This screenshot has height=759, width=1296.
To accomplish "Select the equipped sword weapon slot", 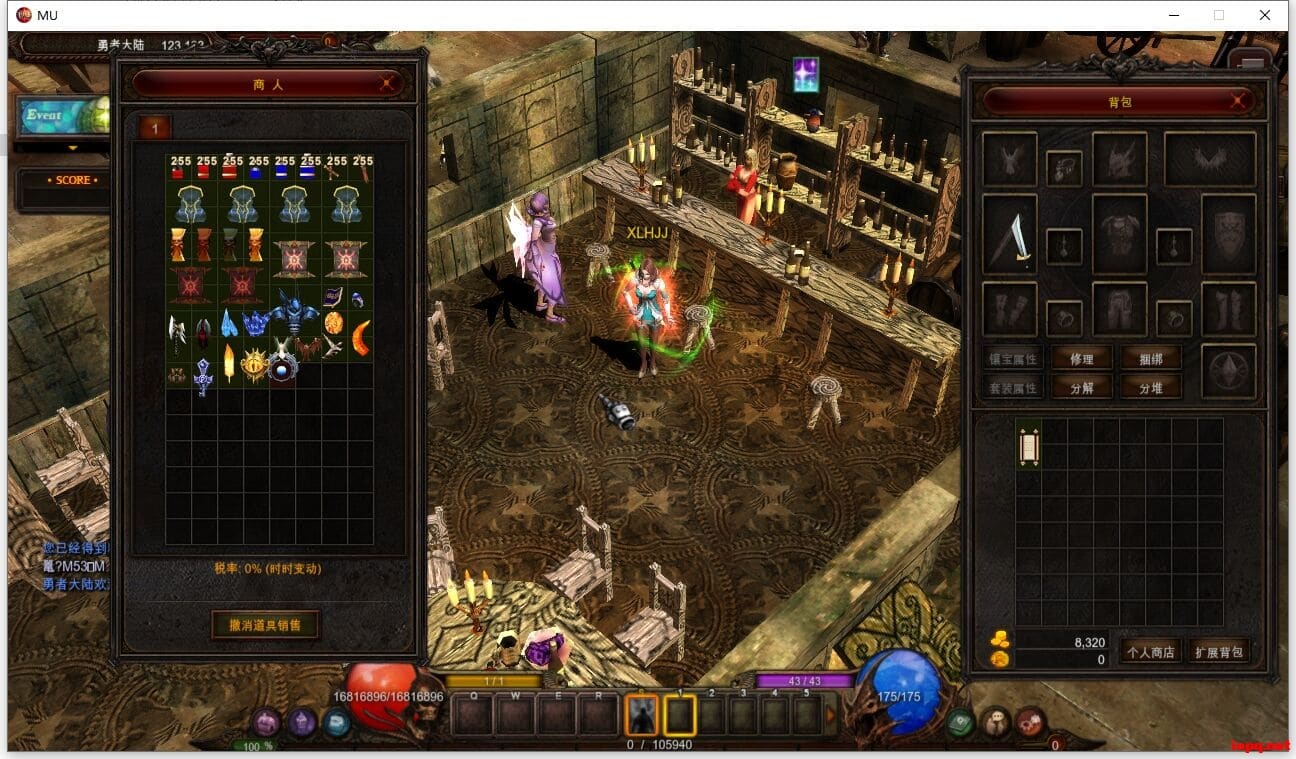I will pyautogui.click(x=1011, y=235).
